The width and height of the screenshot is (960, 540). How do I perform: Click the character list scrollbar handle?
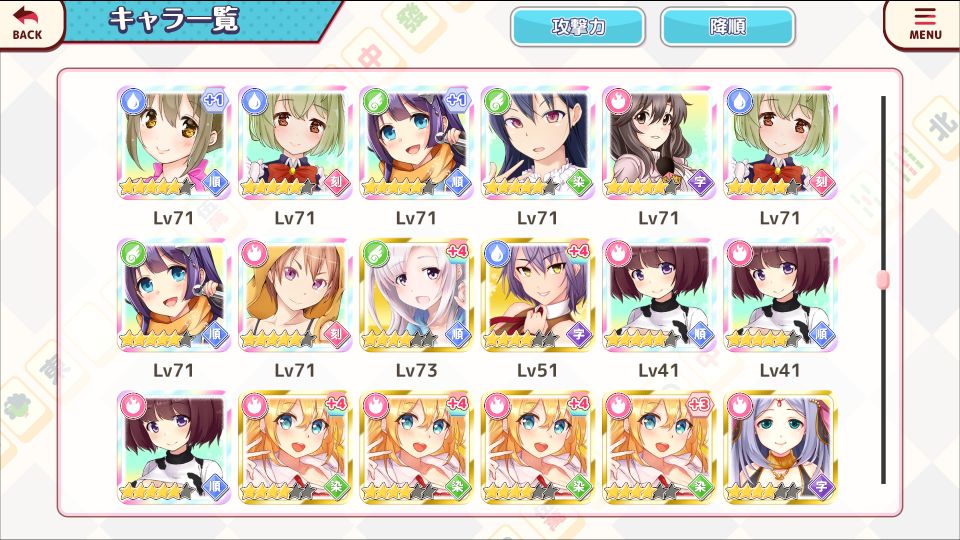pos(882,280)
